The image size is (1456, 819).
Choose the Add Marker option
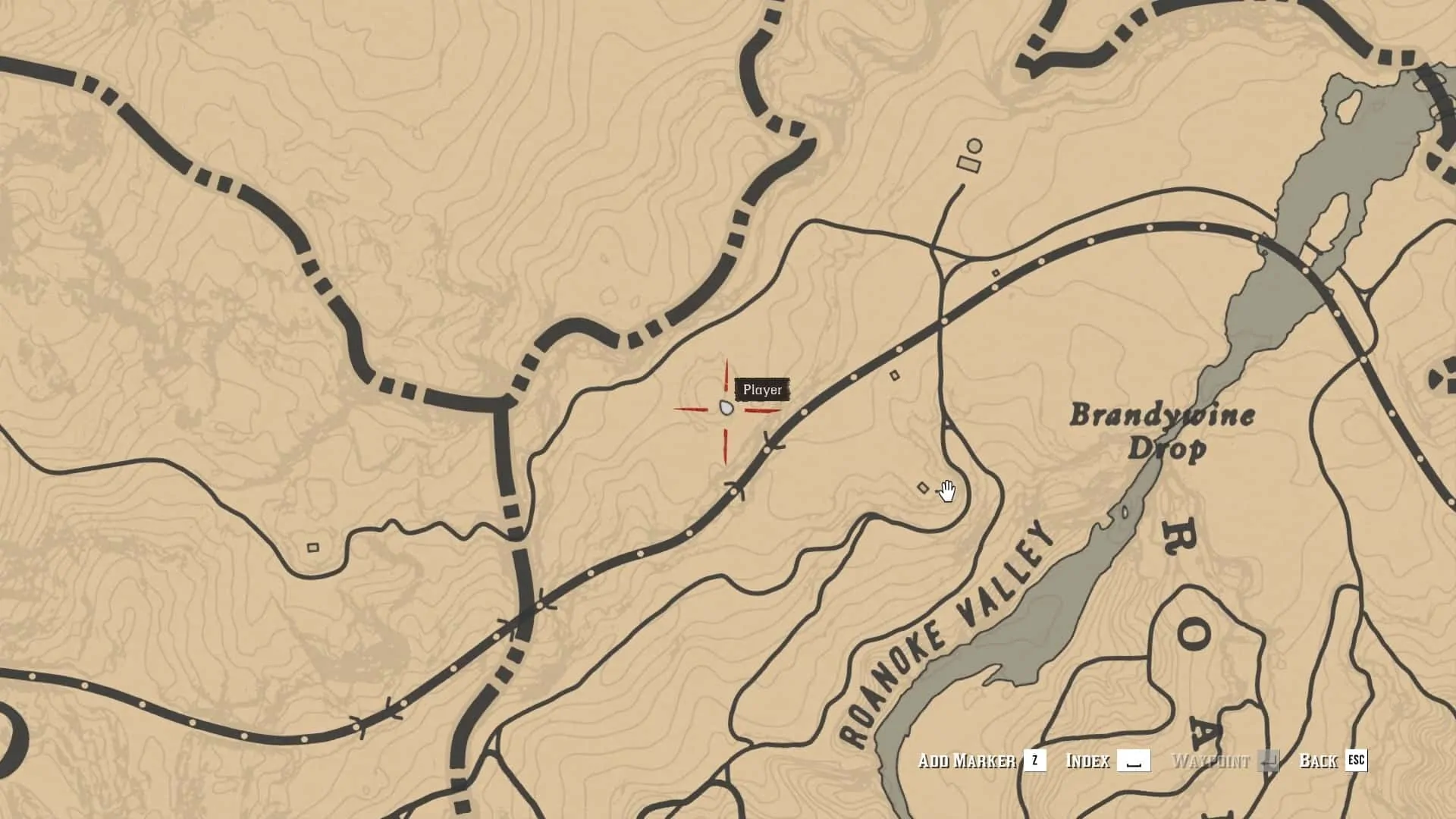[981, 761]
